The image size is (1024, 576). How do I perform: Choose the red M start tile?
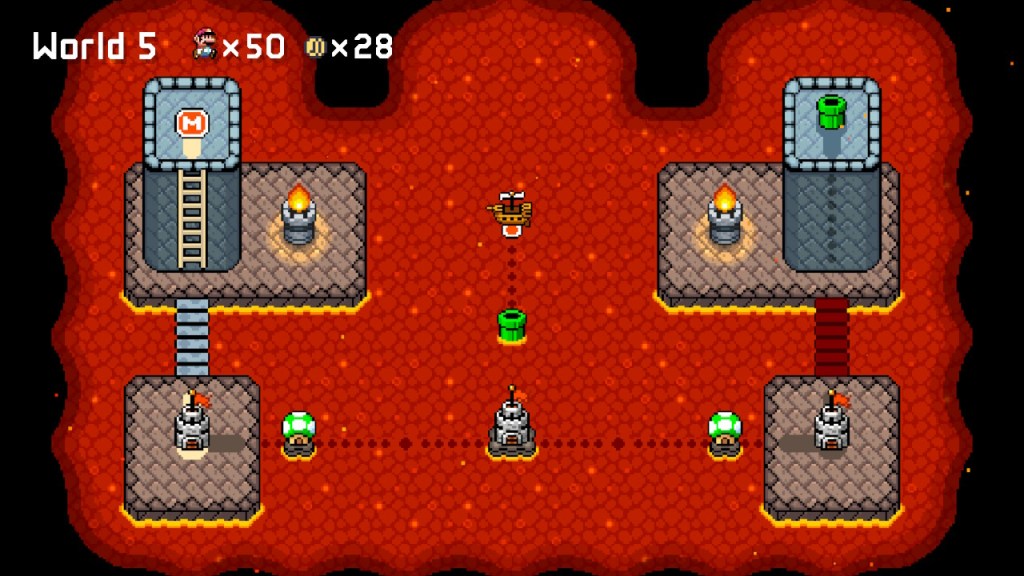191,124
